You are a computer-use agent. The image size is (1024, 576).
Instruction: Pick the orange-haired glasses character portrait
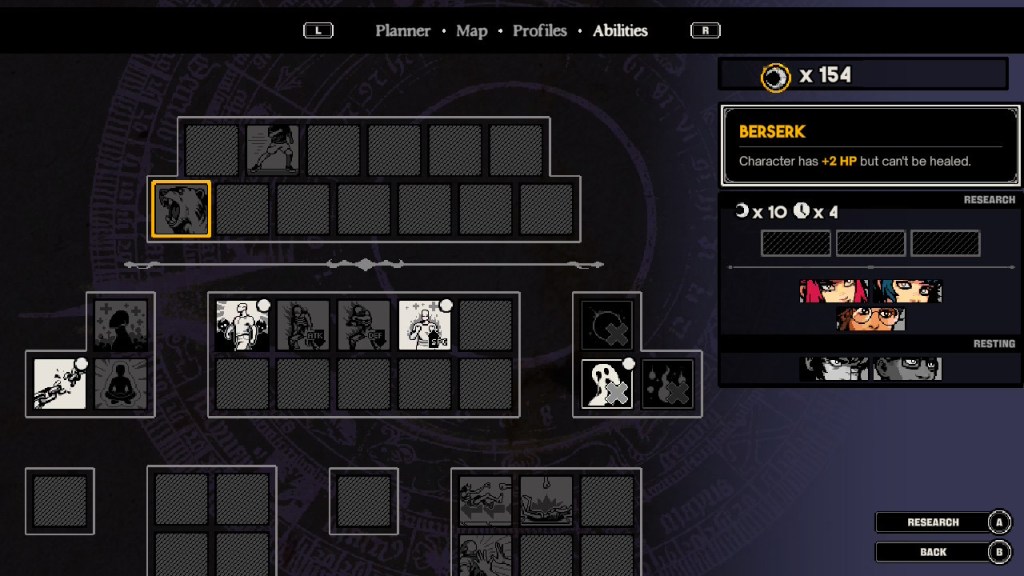pos(870,319)
